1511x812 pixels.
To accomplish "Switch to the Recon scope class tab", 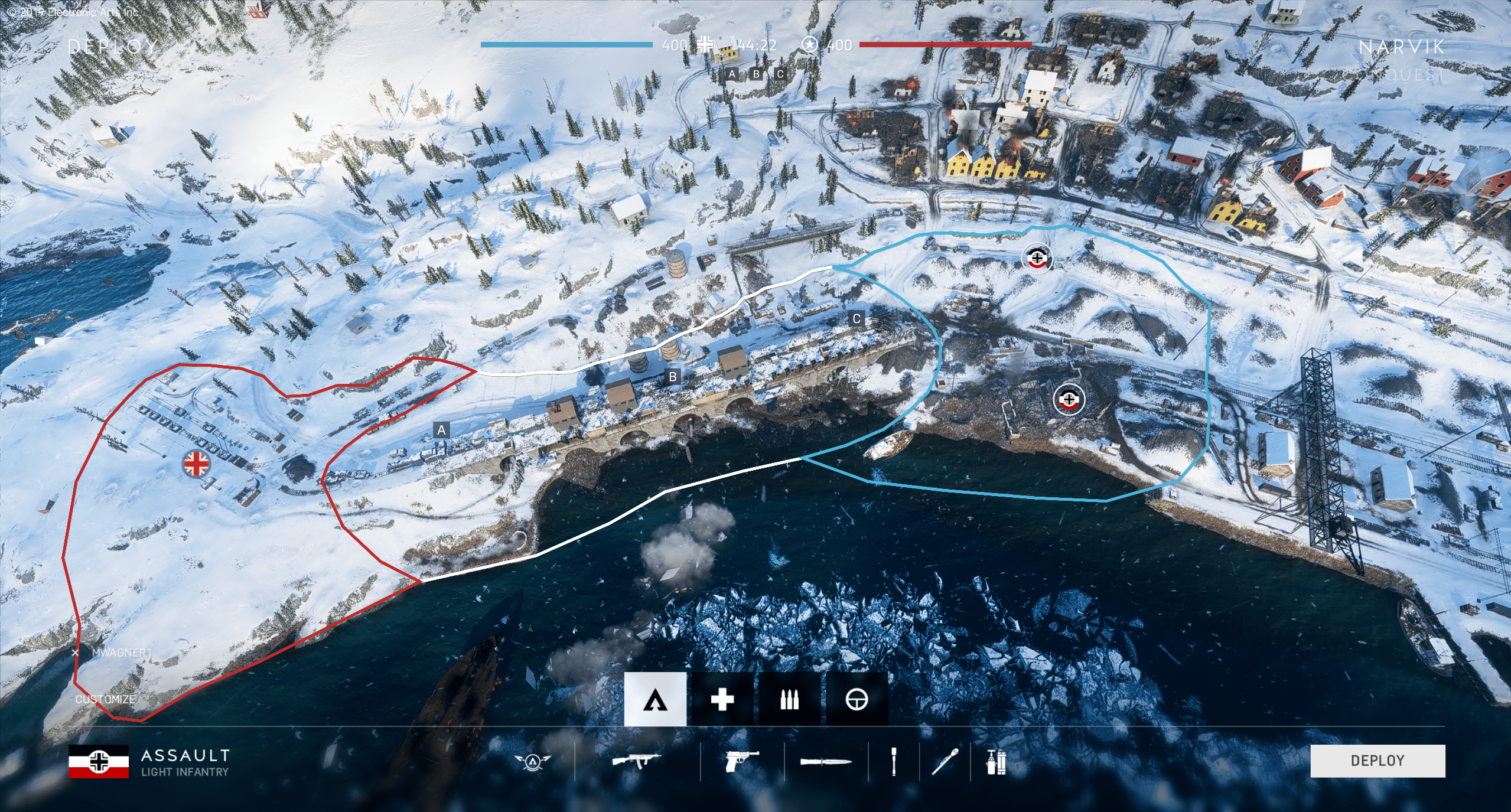I will (857, 700).
